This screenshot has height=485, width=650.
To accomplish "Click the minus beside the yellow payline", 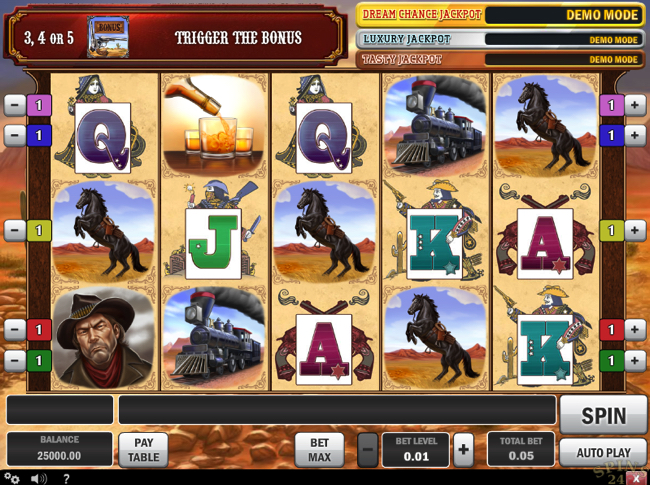I will tap(15, 231).
